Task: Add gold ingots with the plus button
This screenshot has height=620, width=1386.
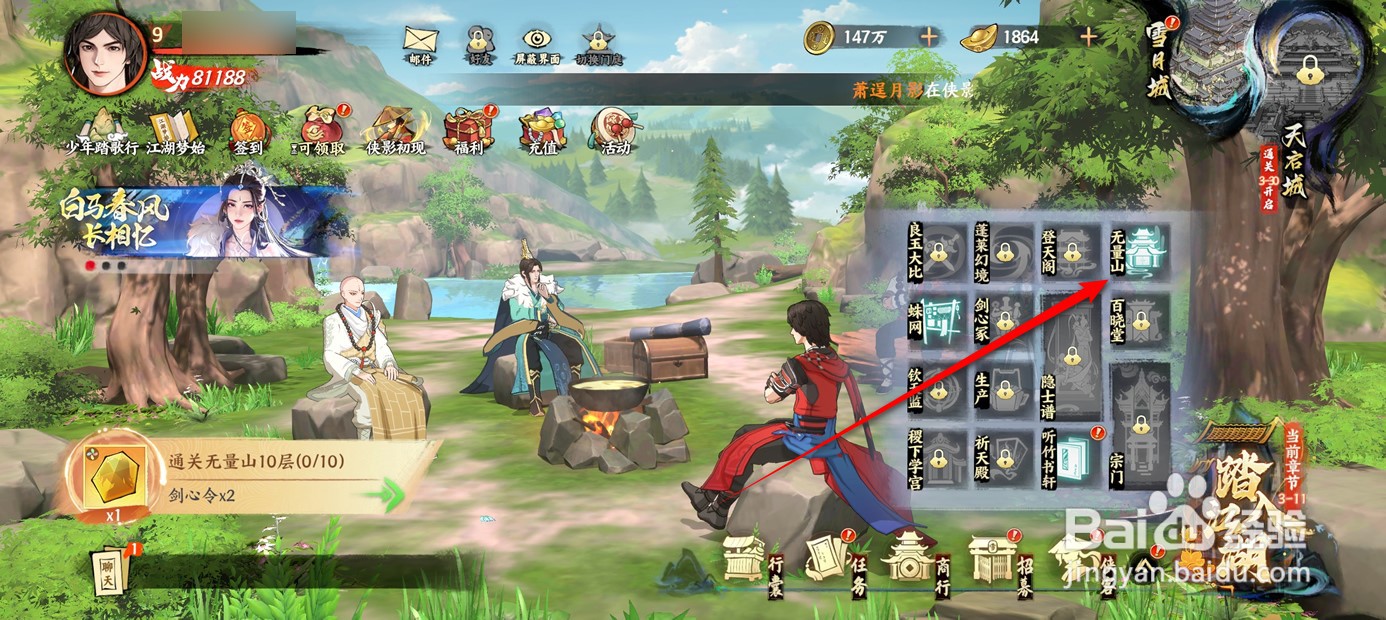Action: pos(1088,37)
